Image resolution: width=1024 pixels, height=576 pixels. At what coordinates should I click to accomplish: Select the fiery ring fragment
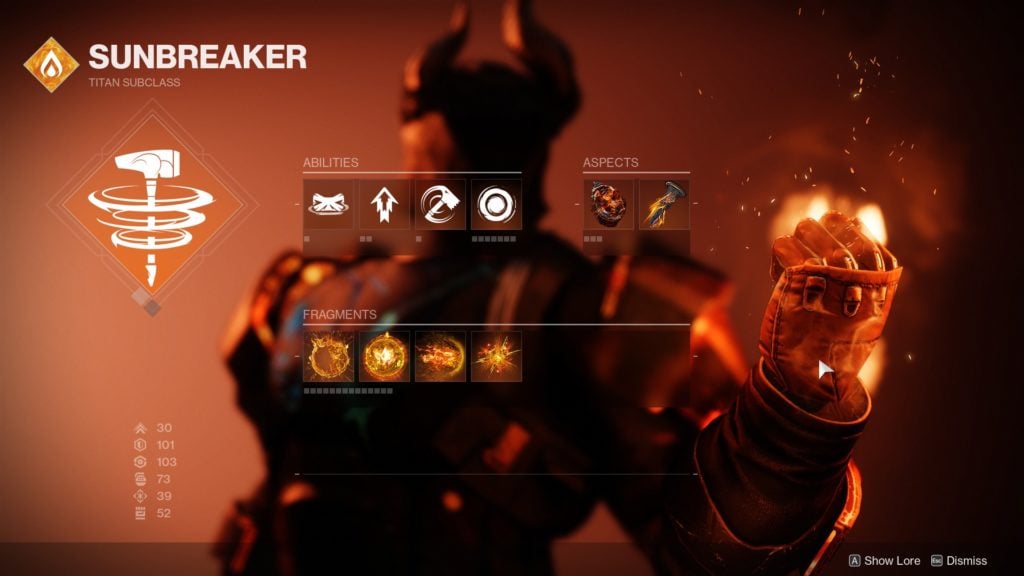pos(329,356)
